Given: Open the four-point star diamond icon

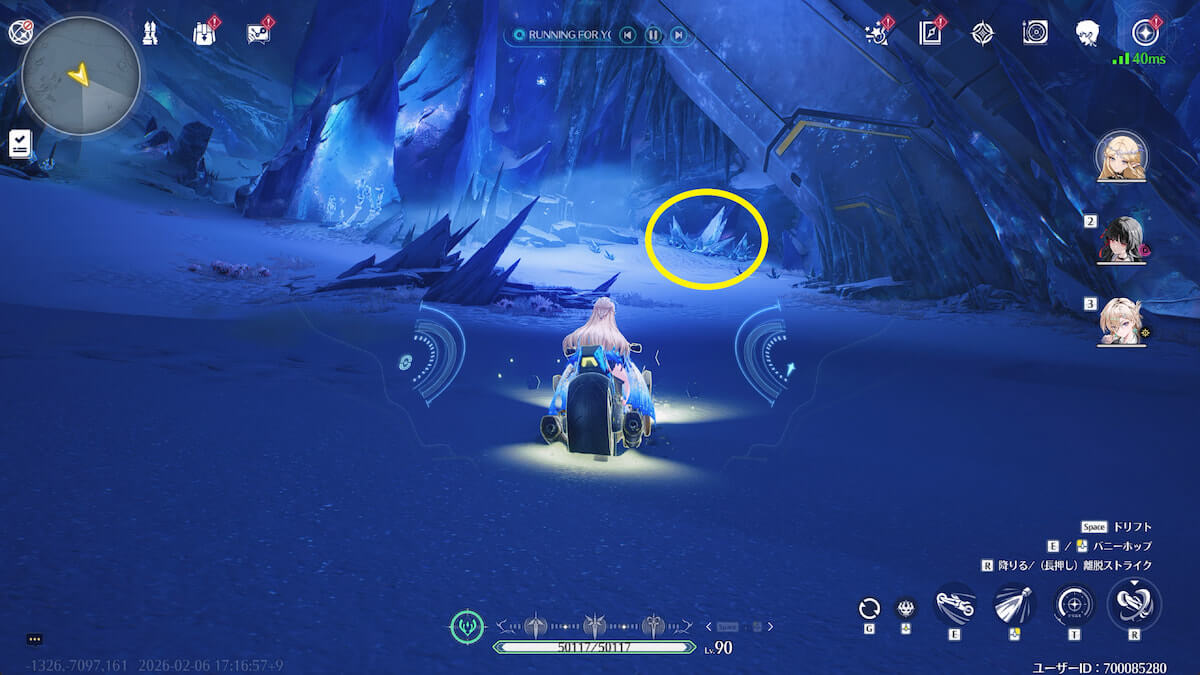Looking at the screenshot, I should [x=983, y=34].
